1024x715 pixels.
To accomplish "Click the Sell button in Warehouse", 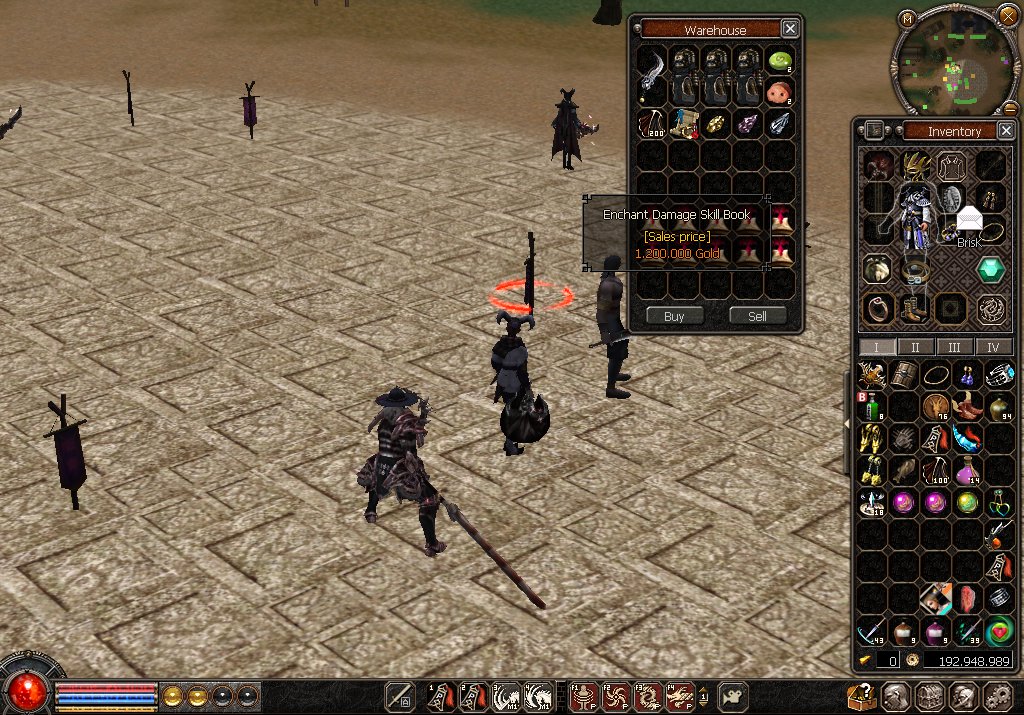I will tap(757, 316).
